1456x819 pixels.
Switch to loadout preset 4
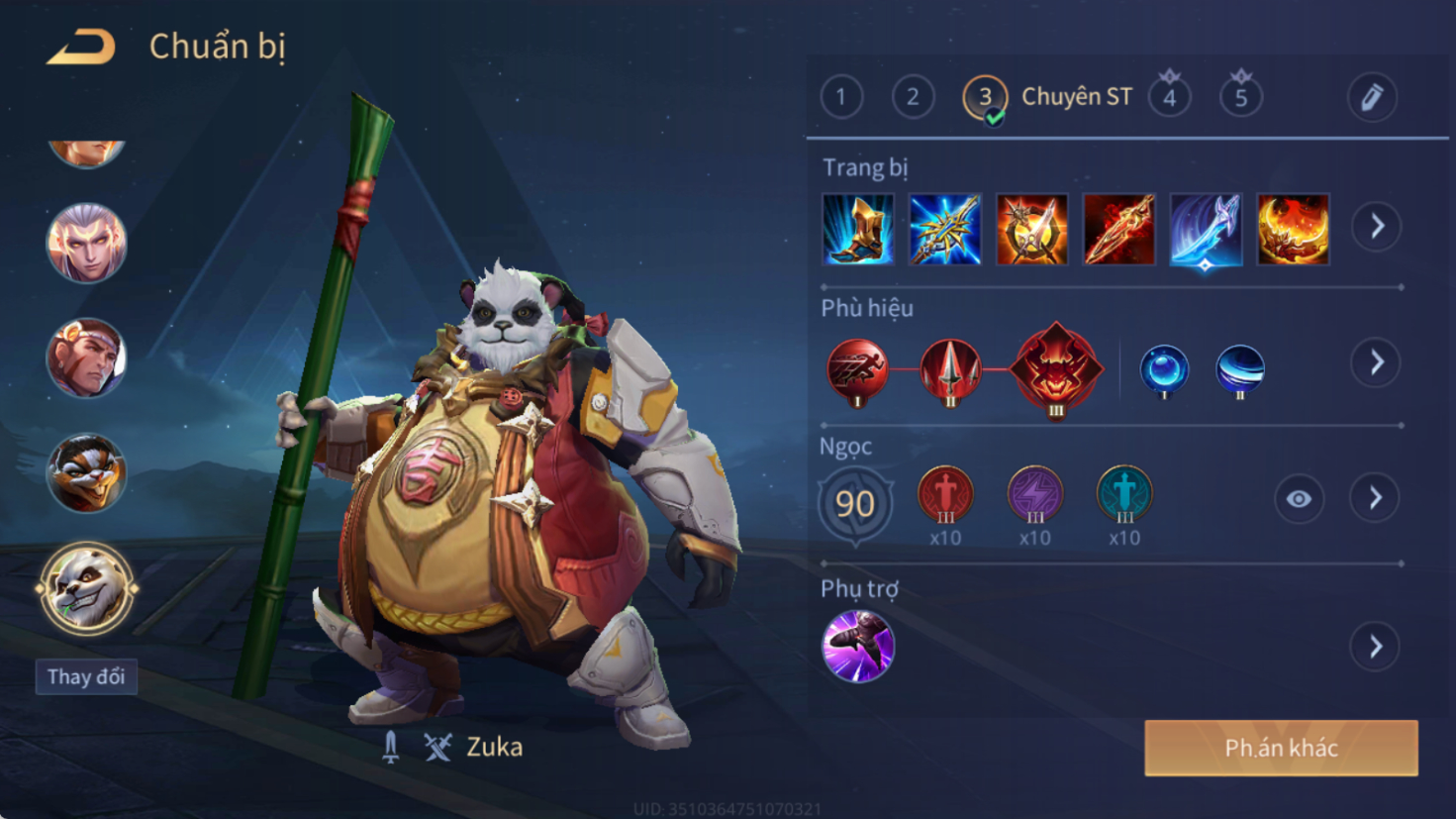(x=1169, y=97)
